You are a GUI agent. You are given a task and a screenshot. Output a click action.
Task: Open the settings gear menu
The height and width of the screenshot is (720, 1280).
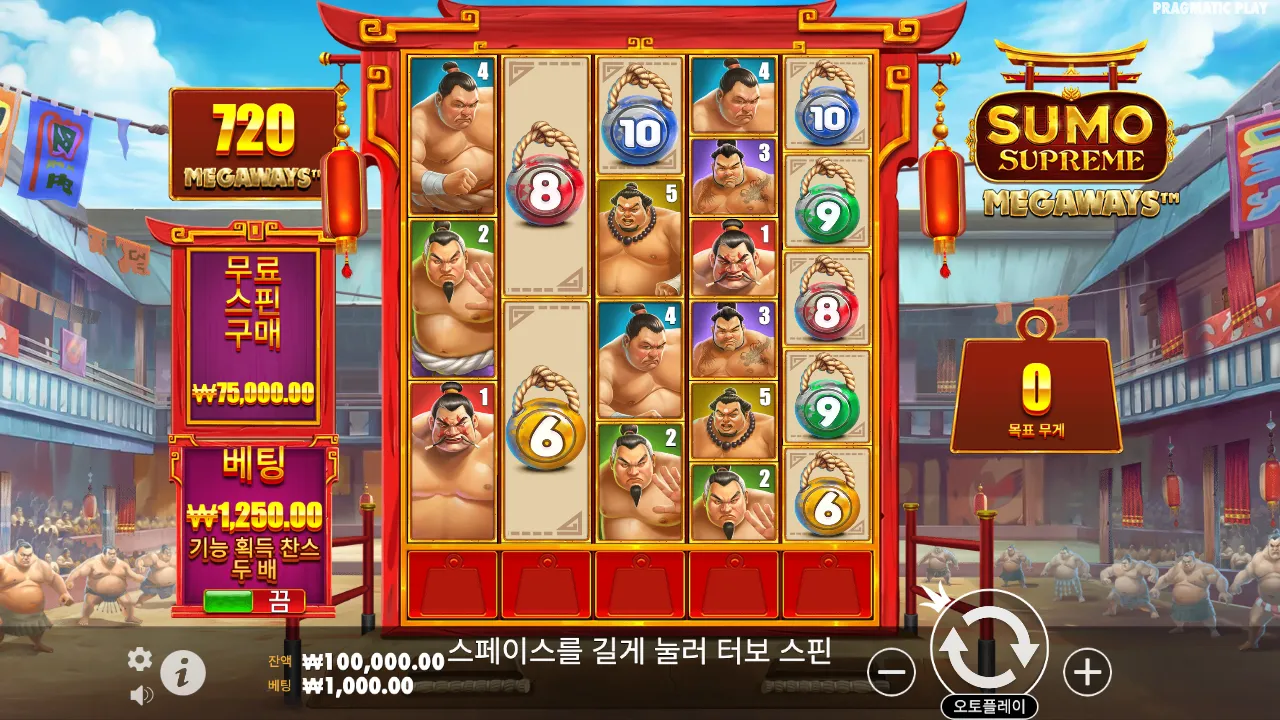[x=140, y=658]
